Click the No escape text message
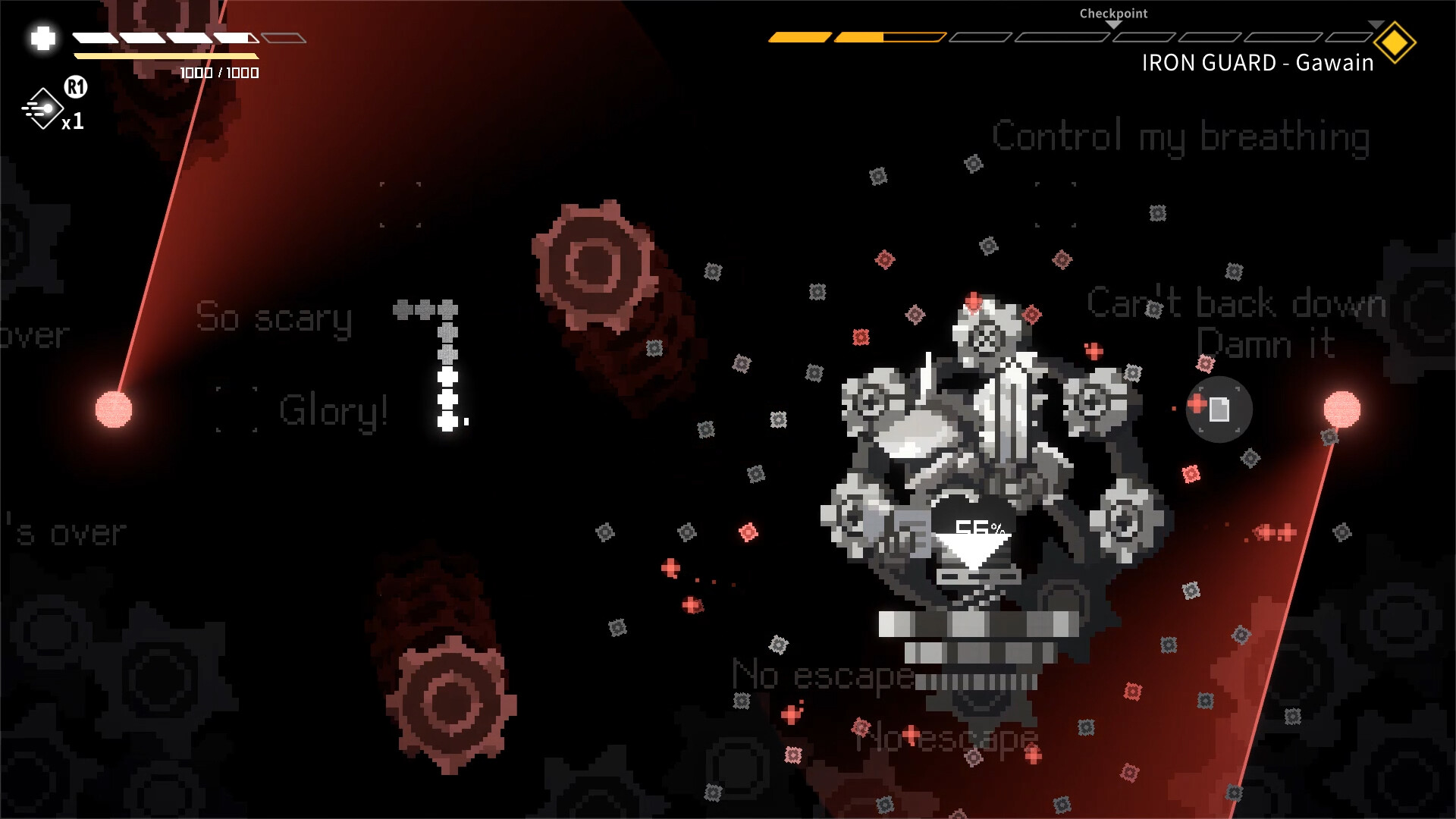The width and height of the screenshot is (1456, 819). click(821, 673)
